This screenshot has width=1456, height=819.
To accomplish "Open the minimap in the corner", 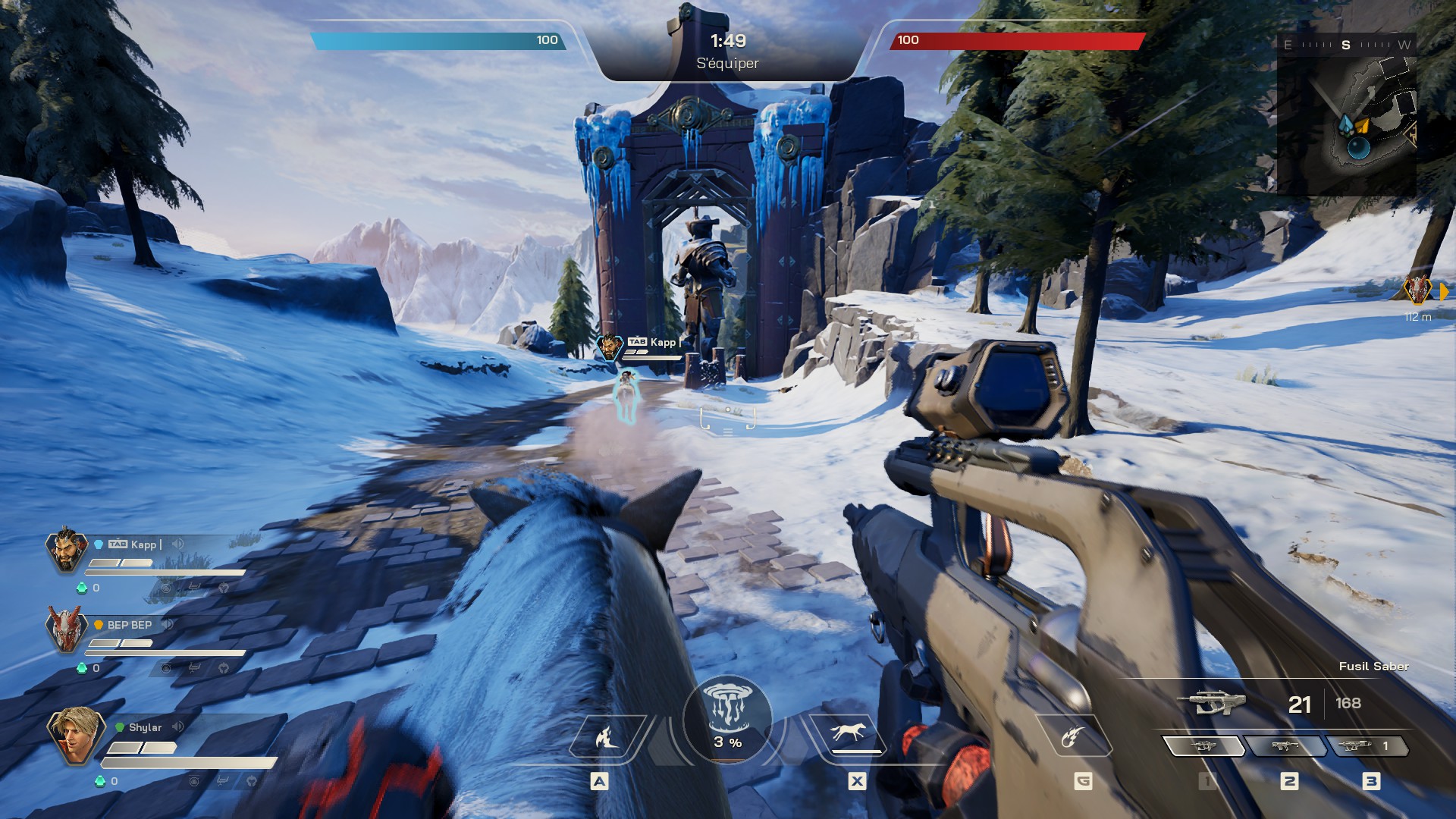I will click(x=1347, y=114).
